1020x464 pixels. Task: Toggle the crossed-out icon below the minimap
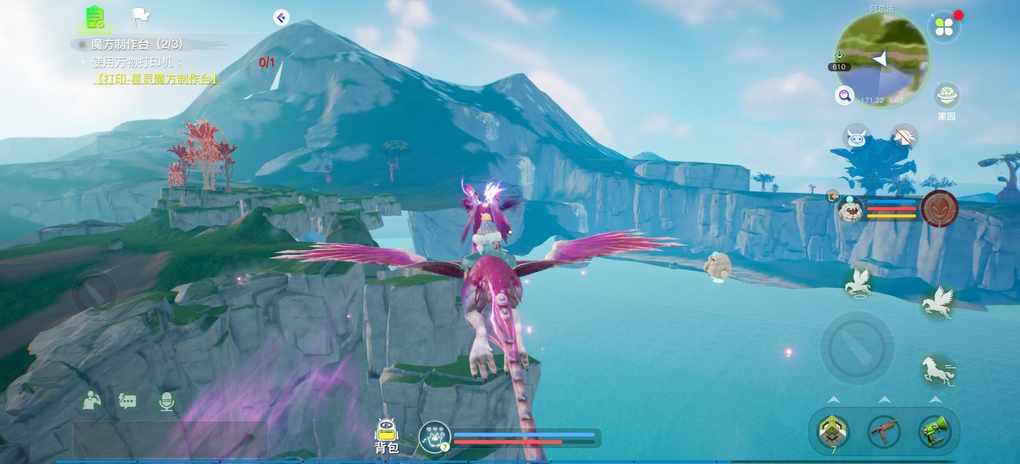point(904,137)
